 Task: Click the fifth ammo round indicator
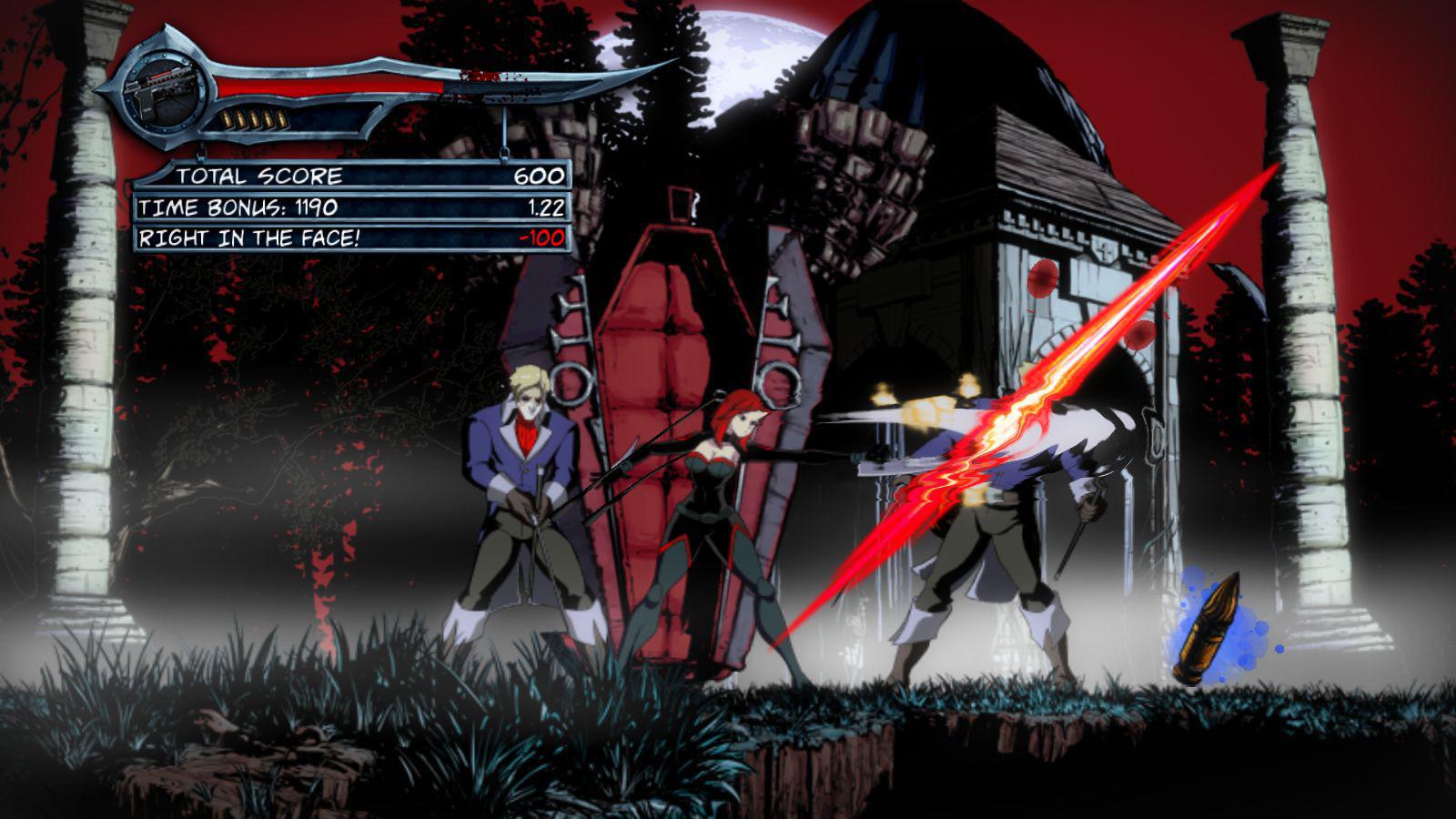point(281,118)
